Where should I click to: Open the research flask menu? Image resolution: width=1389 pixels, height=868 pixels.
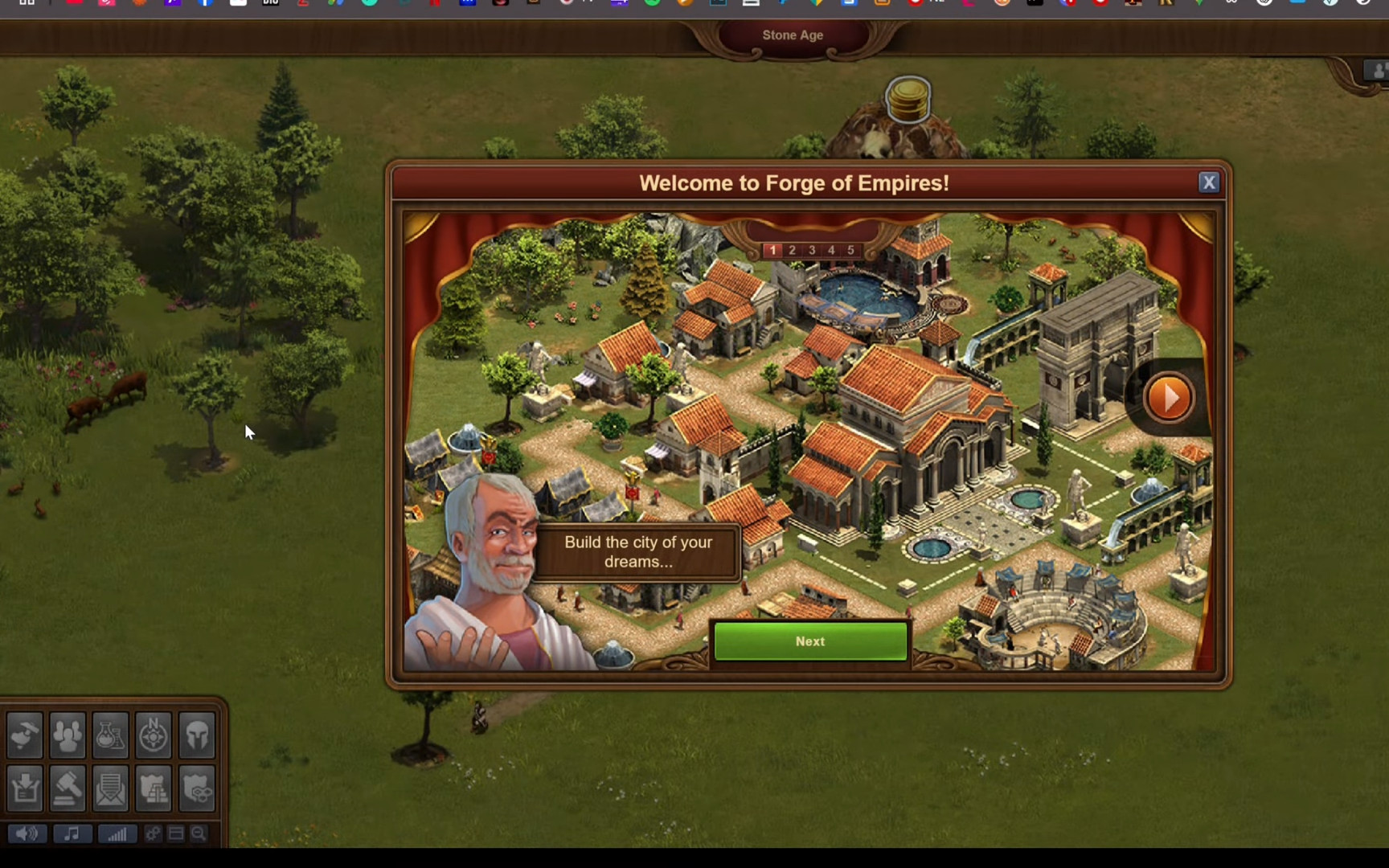tap(110, 735)
